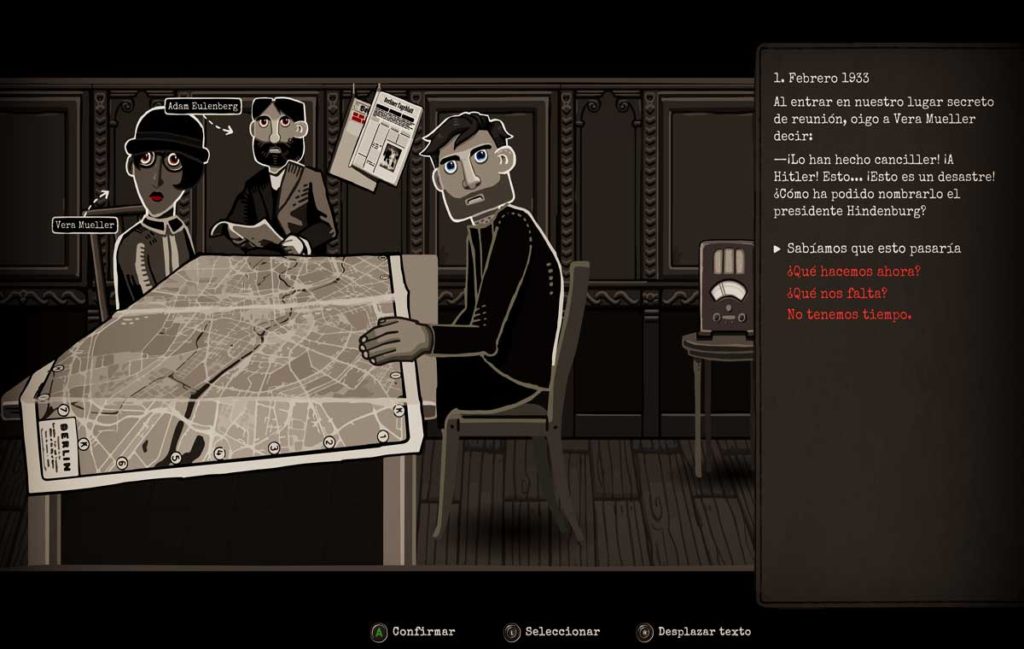The height and width of the screenshot is (649, 1024).
Task: Choose the reply "Sabíamos que esto pasaría"
Action: [x=873, y=248]
